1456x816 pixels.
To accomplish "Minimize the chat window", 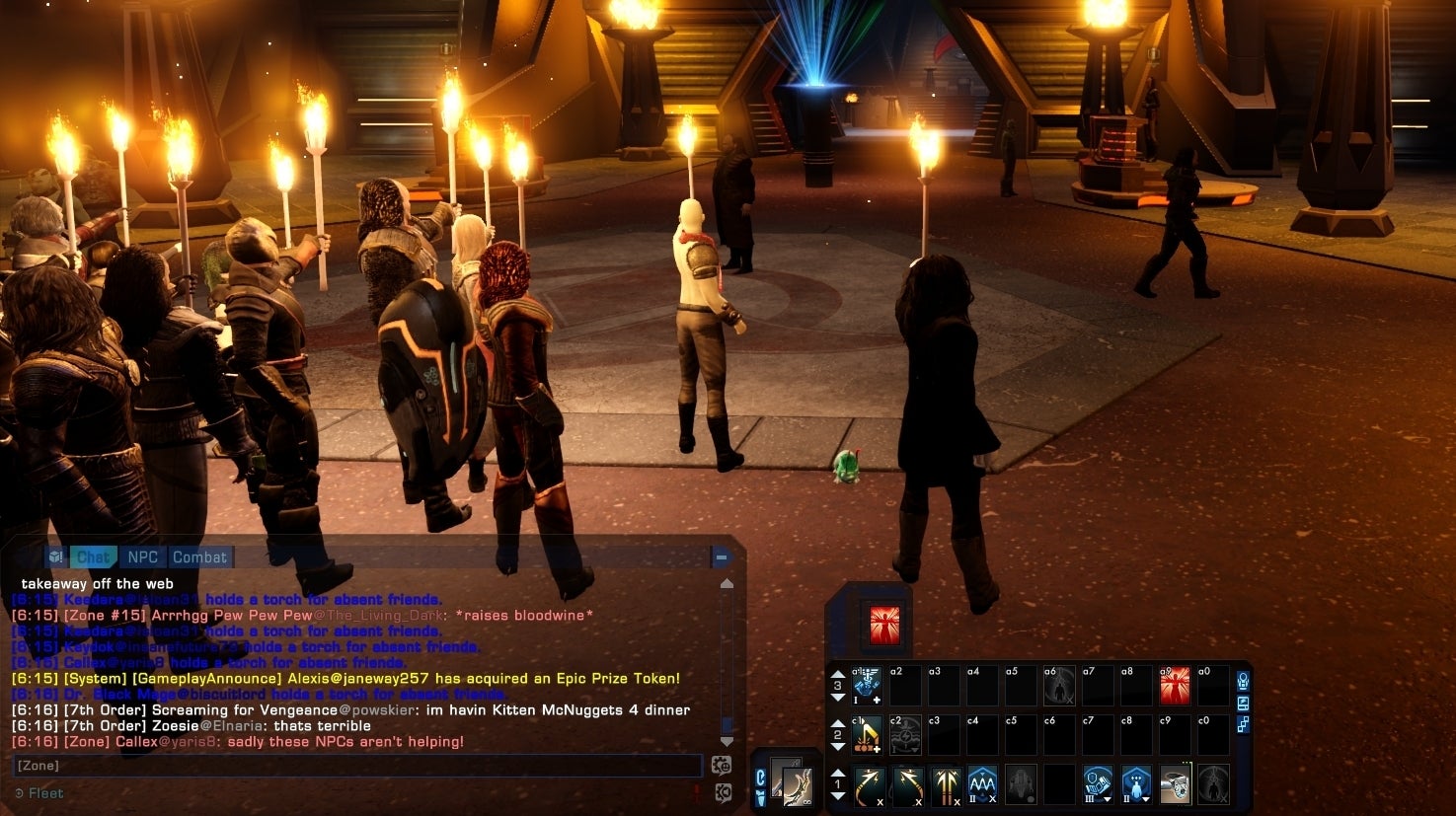I will [x=722, y=557].
